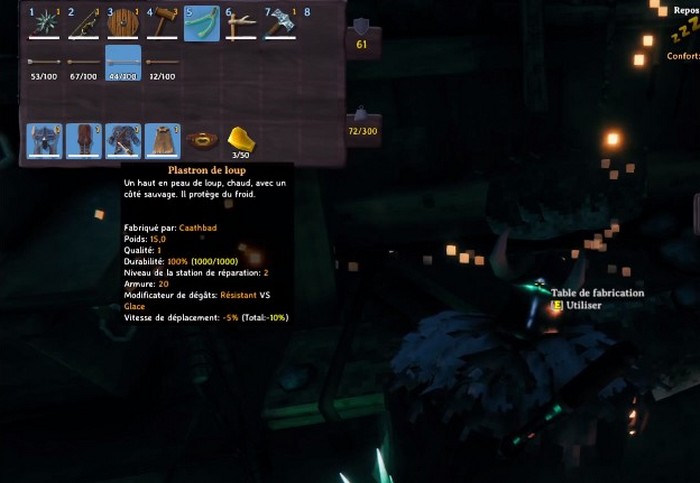Select the equipped wolf helmet slot
The width and height of the screenshot is (700, 483).
44,141
